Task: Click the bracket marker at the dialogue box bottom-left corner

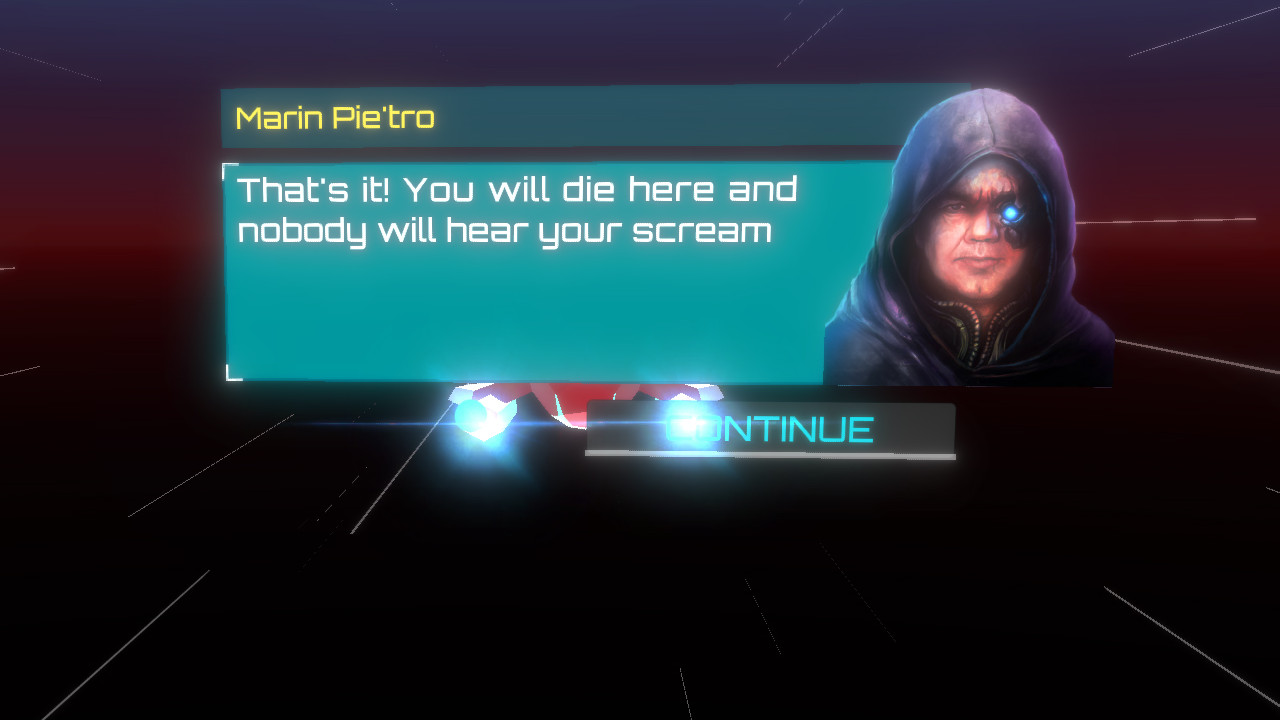Action: click(x=229, y=372)
